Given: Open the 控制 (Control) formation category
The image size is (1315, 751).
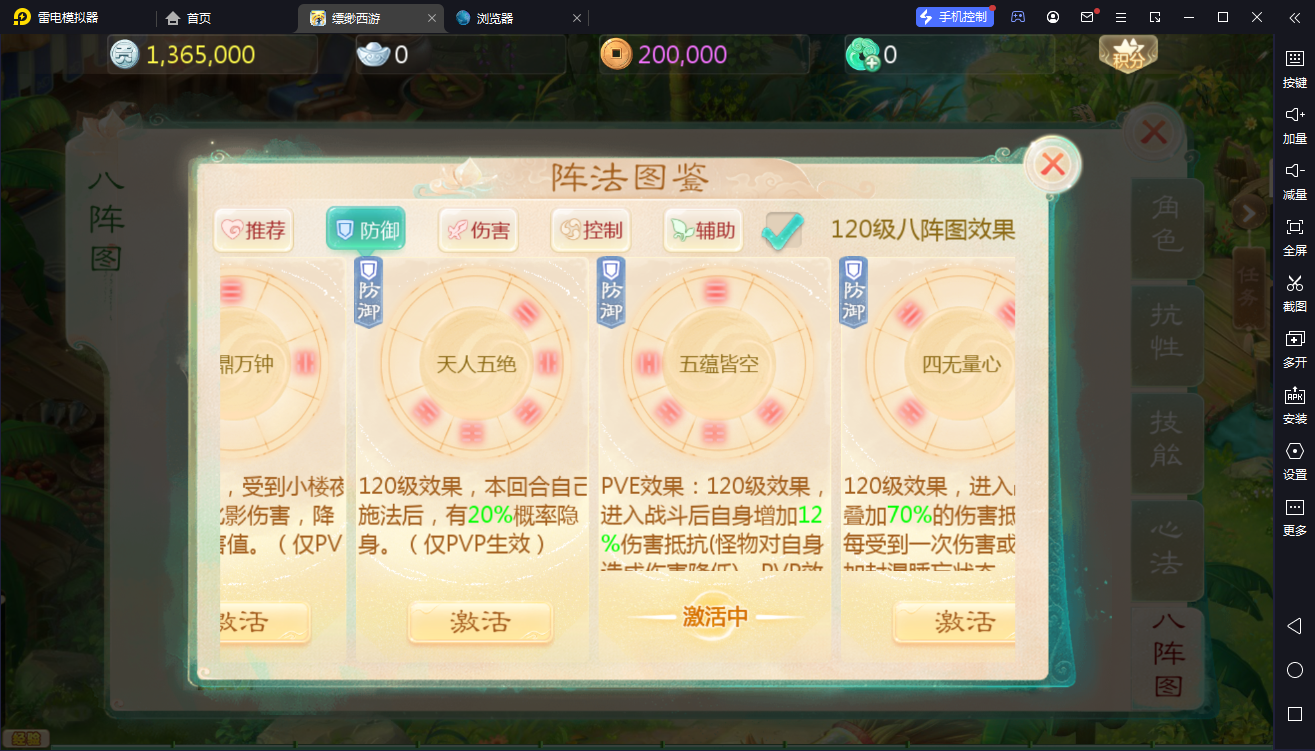Looking at the screenshot, I should (591, 230).
